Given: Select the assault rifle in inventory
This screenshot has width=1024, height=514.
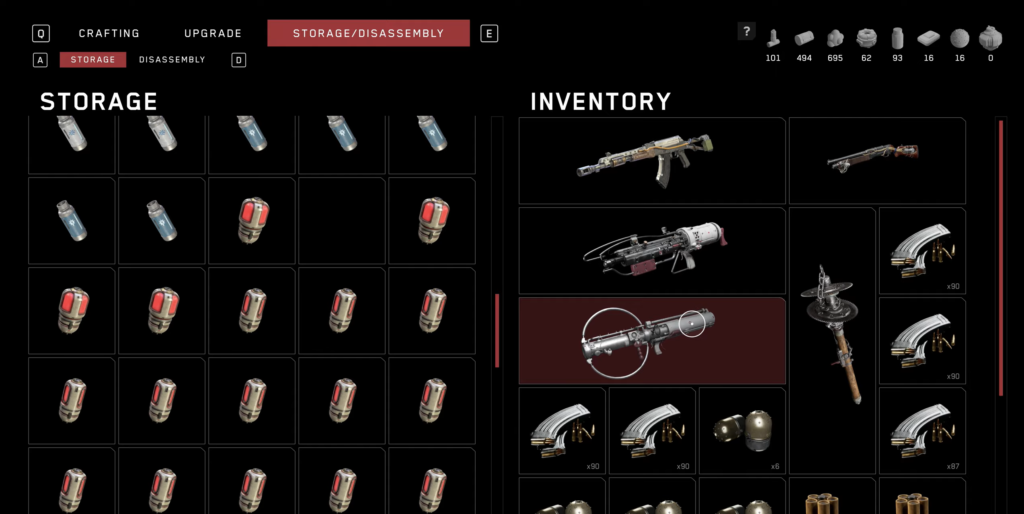Looking at the screenshot, I should [x=652, y=160].
